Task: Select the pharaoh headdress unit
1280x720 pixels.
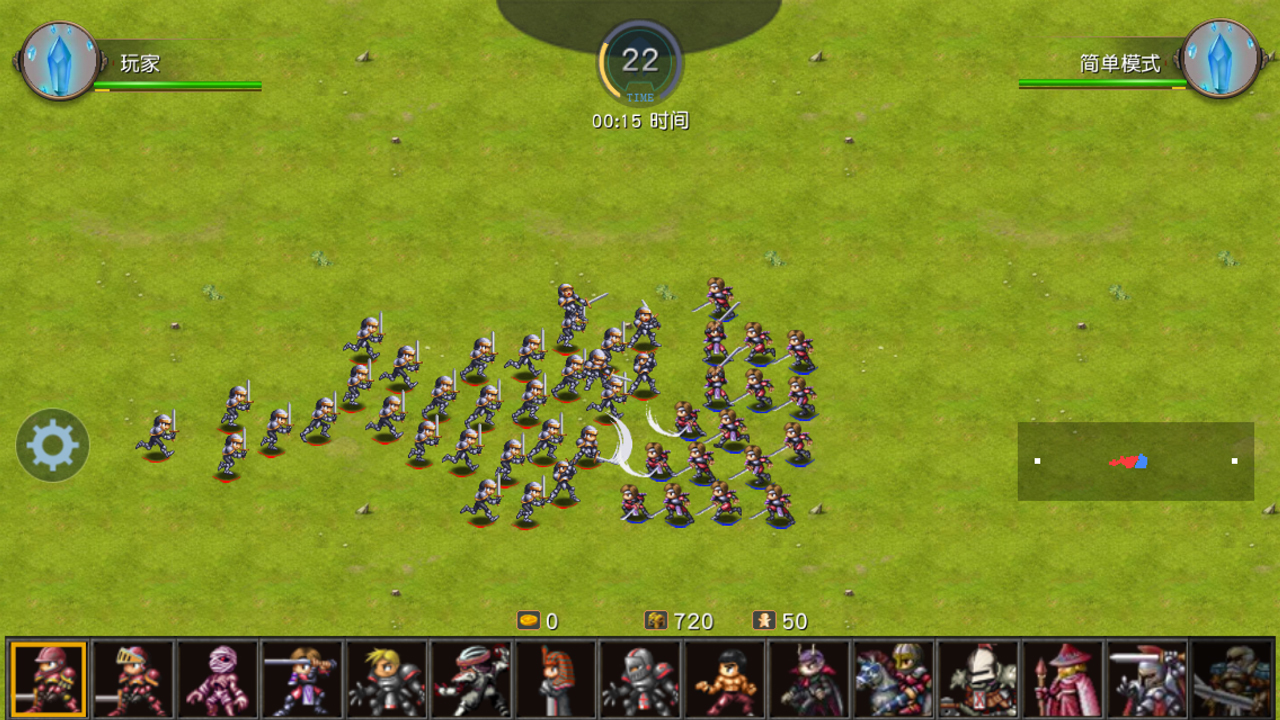Action: tap(556, 680)
